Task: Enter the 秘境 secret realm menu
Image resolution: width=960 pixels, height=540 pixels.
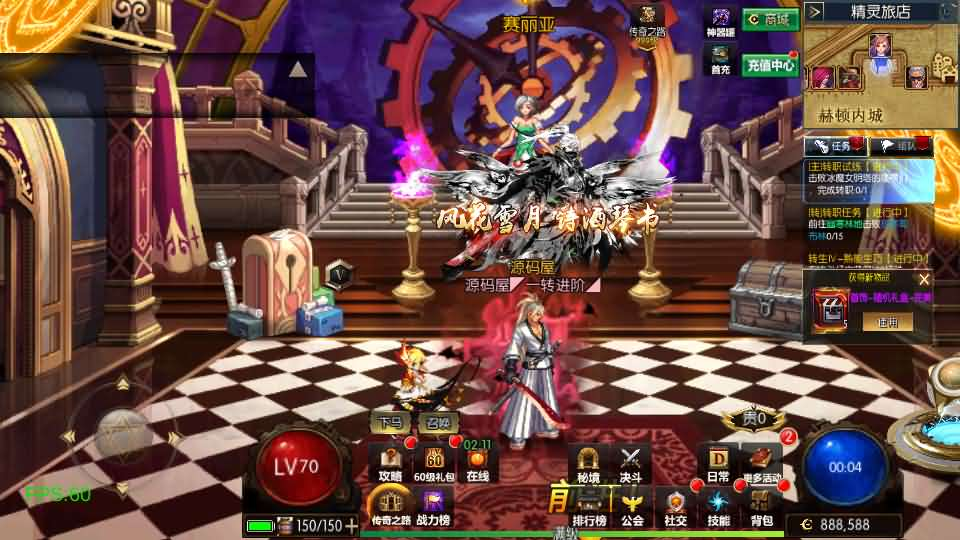Action: tap(589, 464)
